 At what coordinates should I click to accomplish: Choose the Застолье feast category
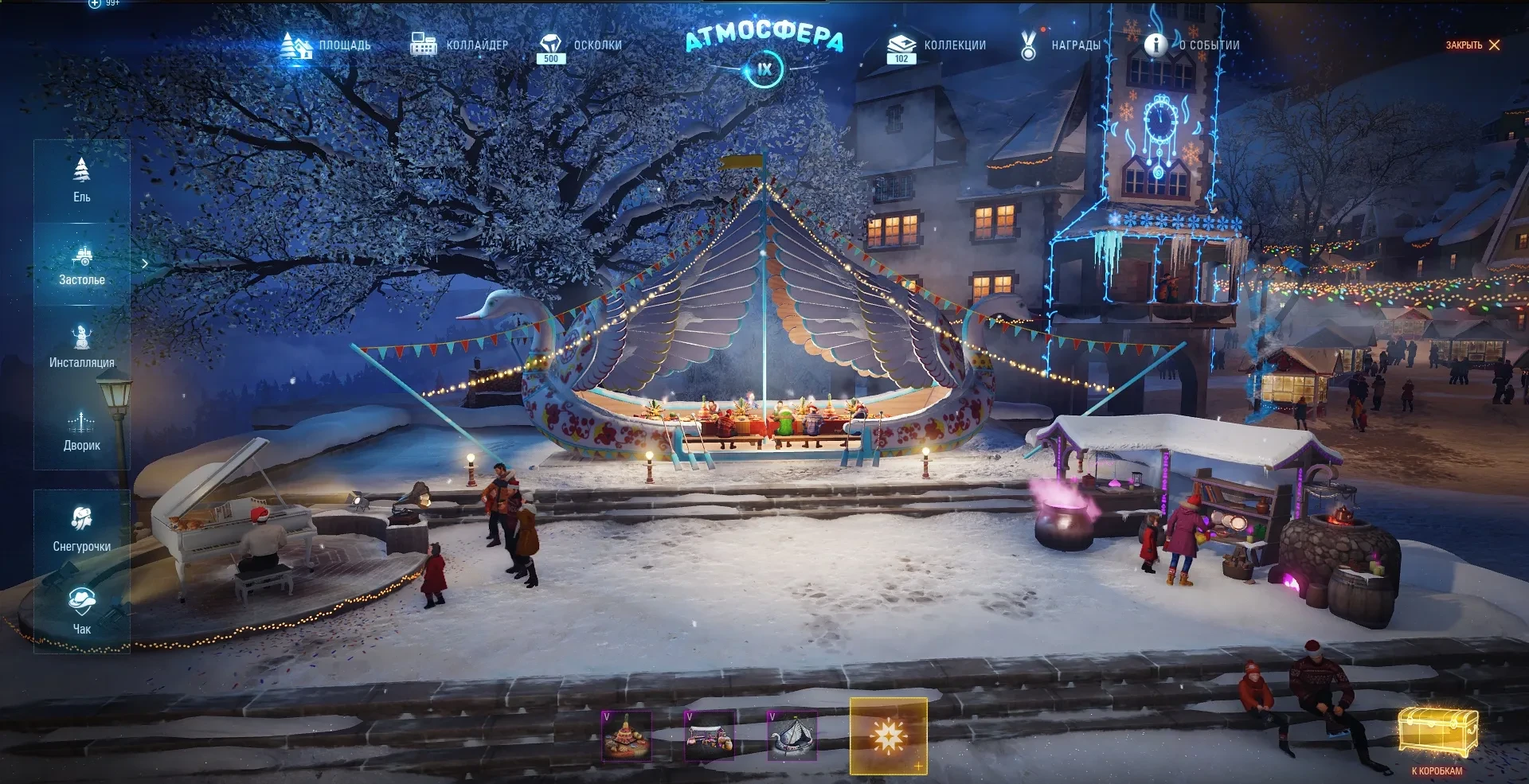click(x=82, y=265)
